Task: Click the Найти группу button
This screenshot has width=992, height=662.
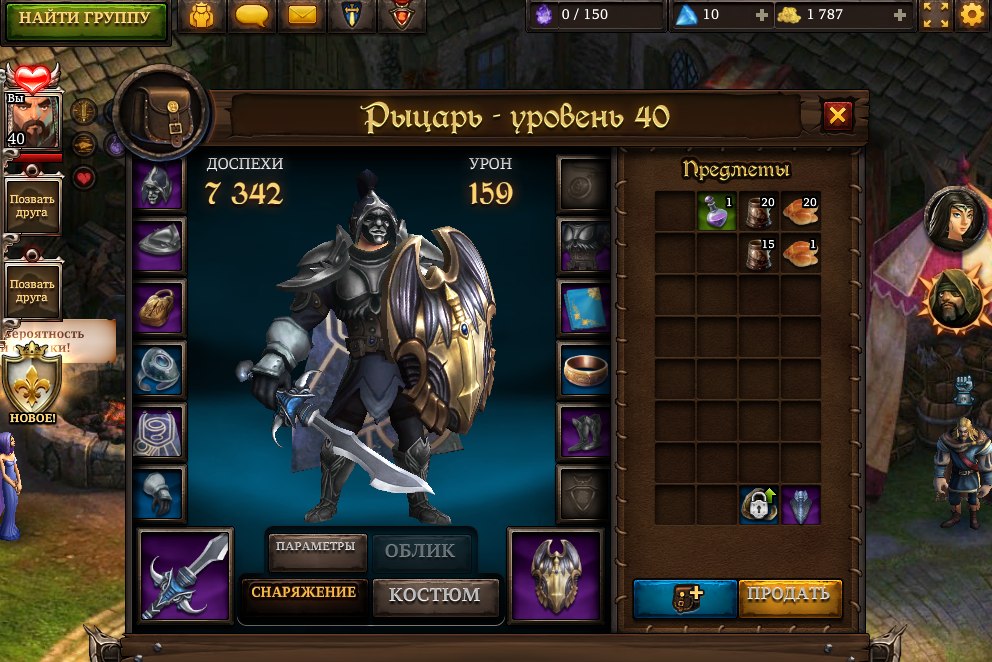Action: point(85,18)
